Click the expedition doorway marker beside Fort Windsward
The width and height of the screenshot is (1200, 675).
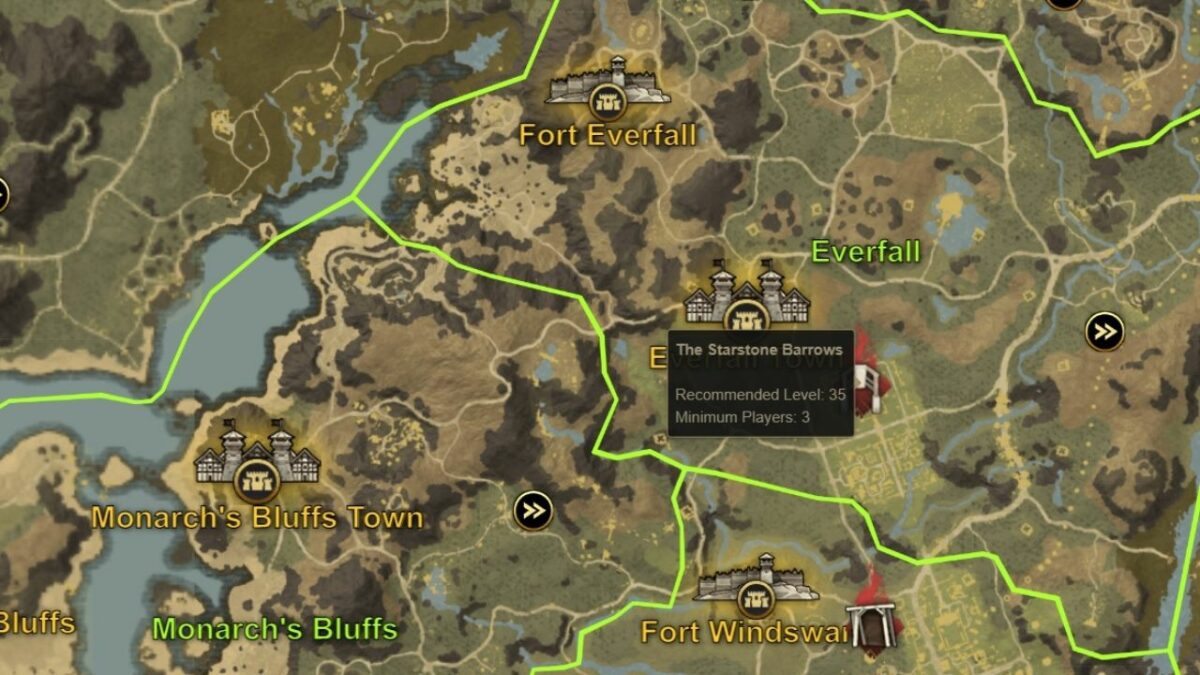click(869, 622)
